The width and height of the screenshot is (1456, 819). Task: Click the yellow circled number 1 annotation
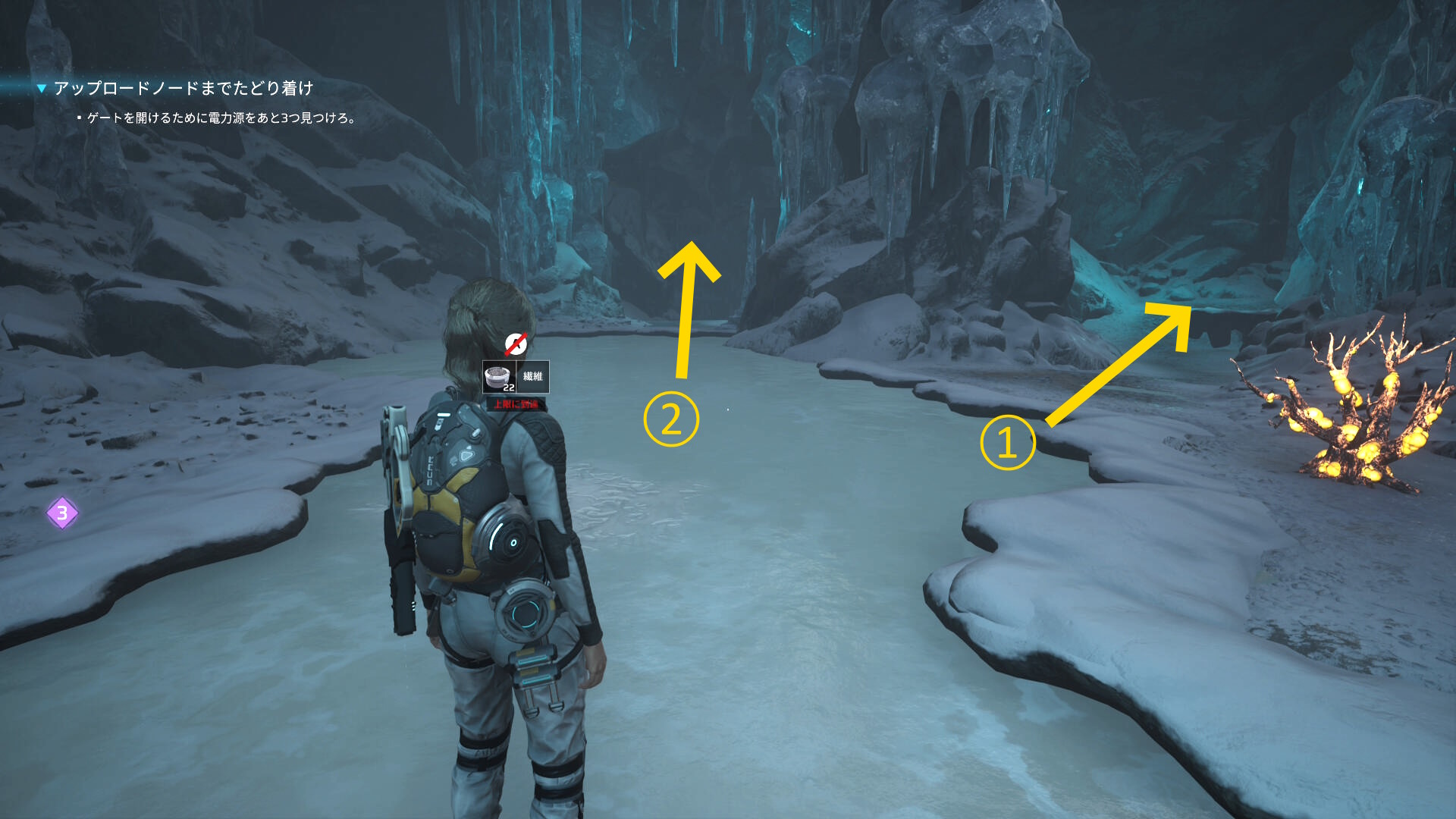(1007, 443)
